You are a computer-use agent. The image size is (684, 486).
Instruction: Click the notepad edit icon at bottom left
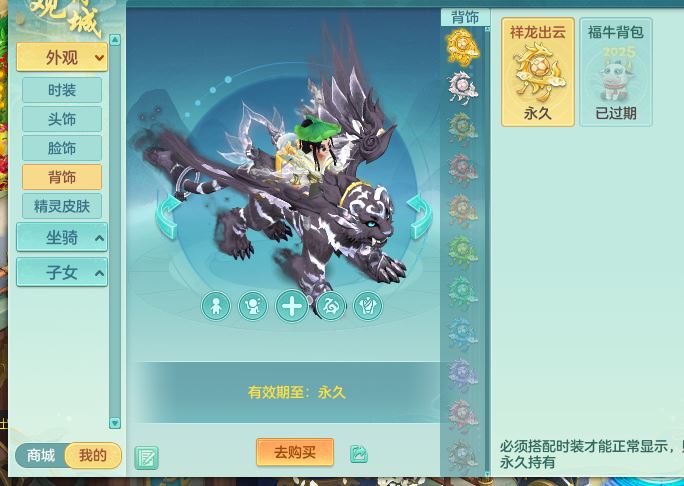click(x=146, y=458)
